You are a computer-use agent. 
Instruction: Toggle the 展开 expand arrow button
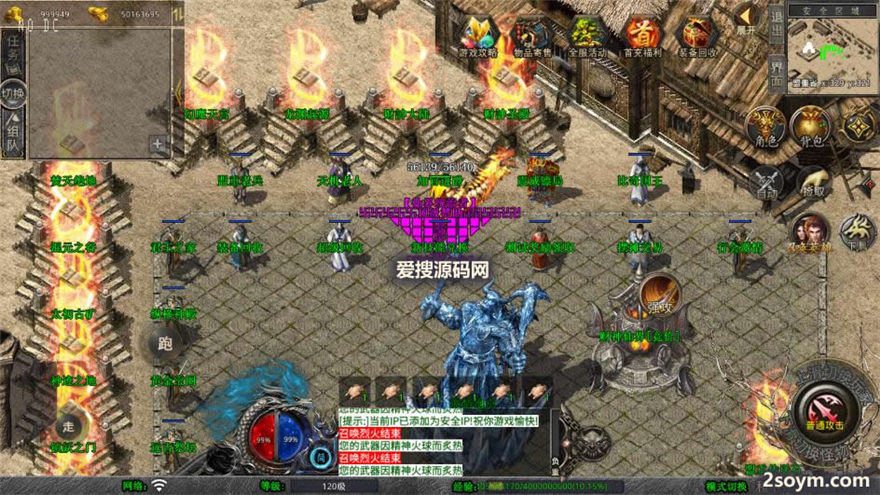[747, 19]
